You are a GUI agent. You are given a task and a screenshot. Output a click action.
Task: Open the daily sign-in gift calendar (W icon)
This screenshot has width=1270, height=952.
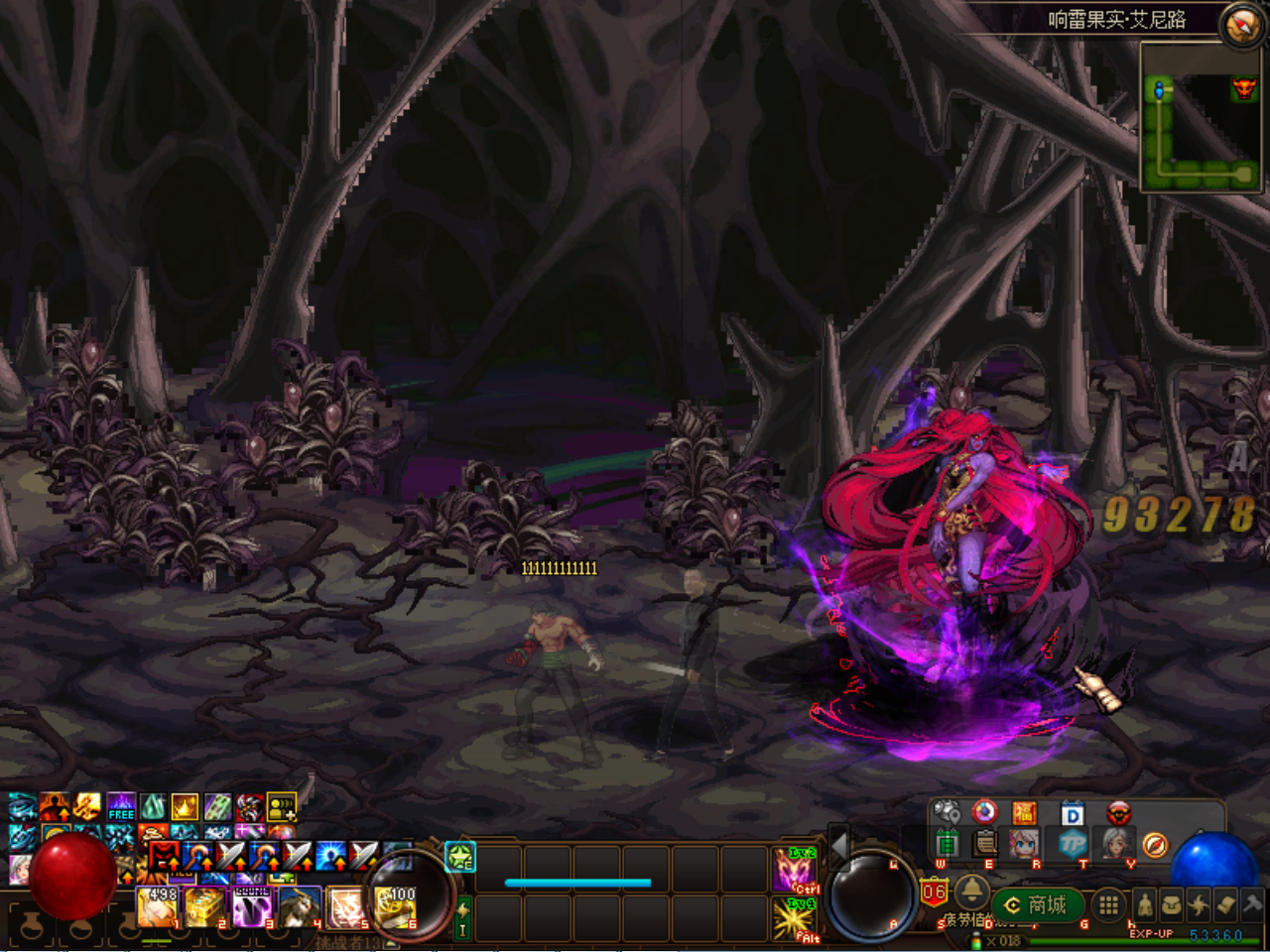(x=948, y=844)
